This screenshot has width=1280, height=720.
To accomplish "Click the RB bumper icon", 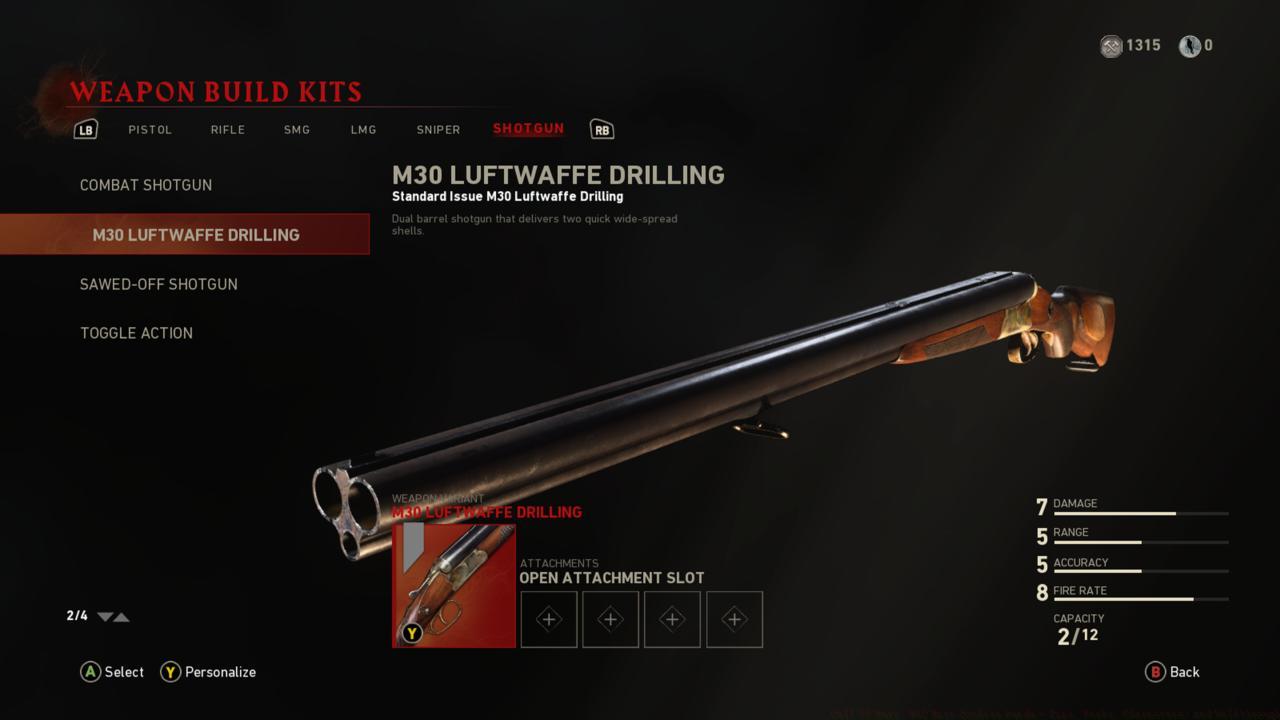I will [602, 128].
